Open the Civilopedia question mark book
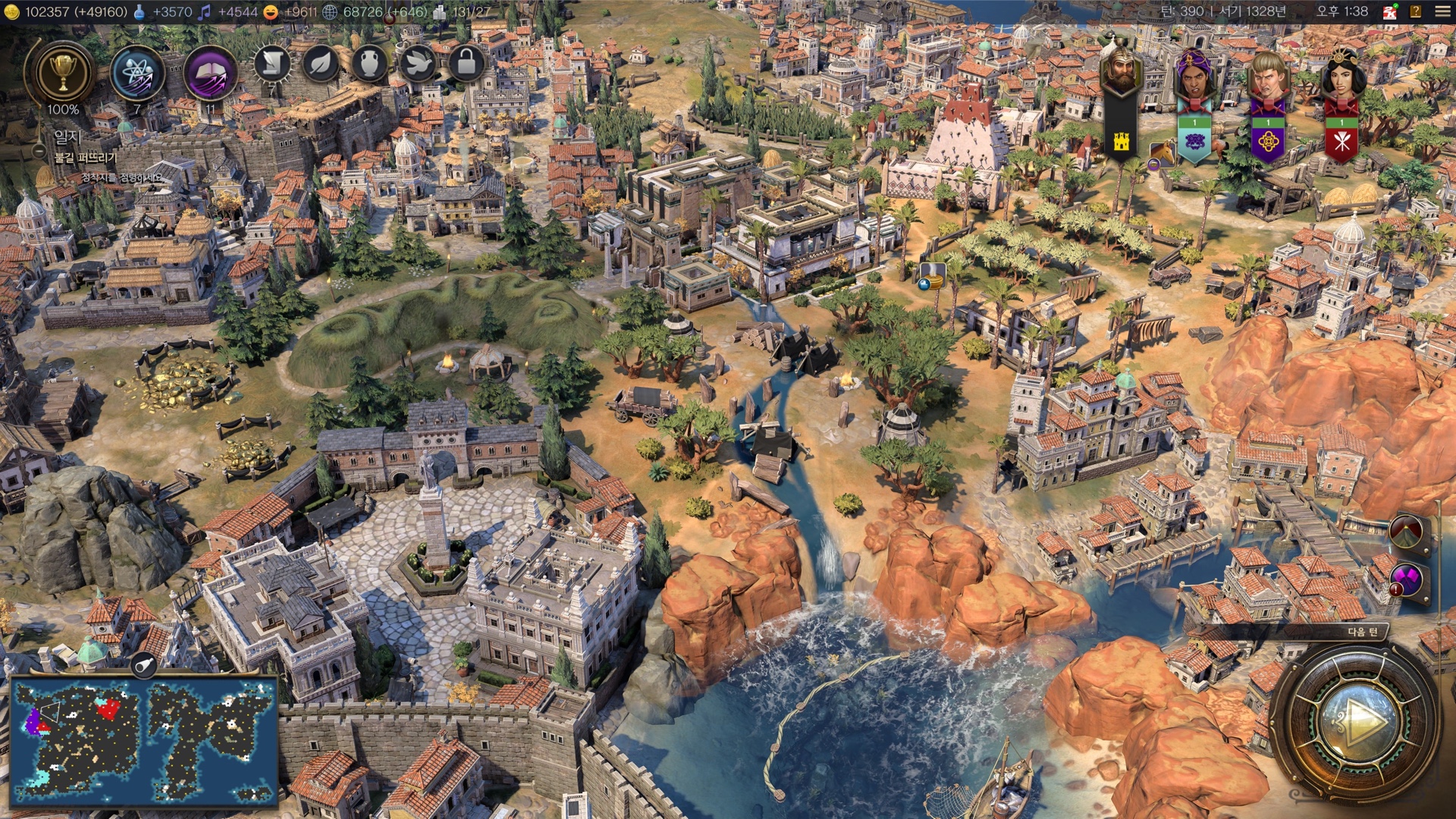The width and height of the screenshot is (1456, 819). [1415, 11]
